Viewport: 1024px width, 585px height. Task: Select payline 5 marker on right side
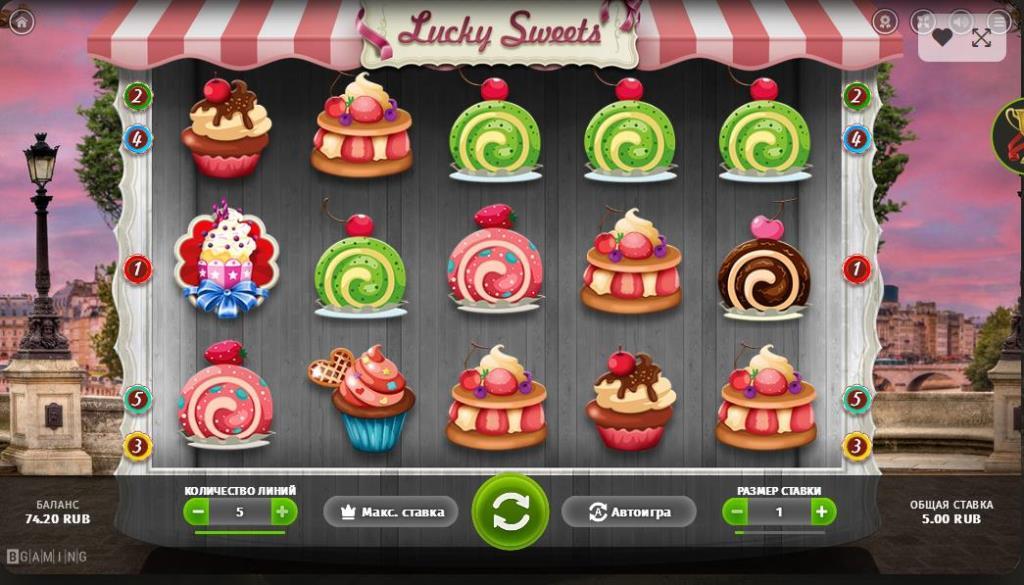[856, 399]
